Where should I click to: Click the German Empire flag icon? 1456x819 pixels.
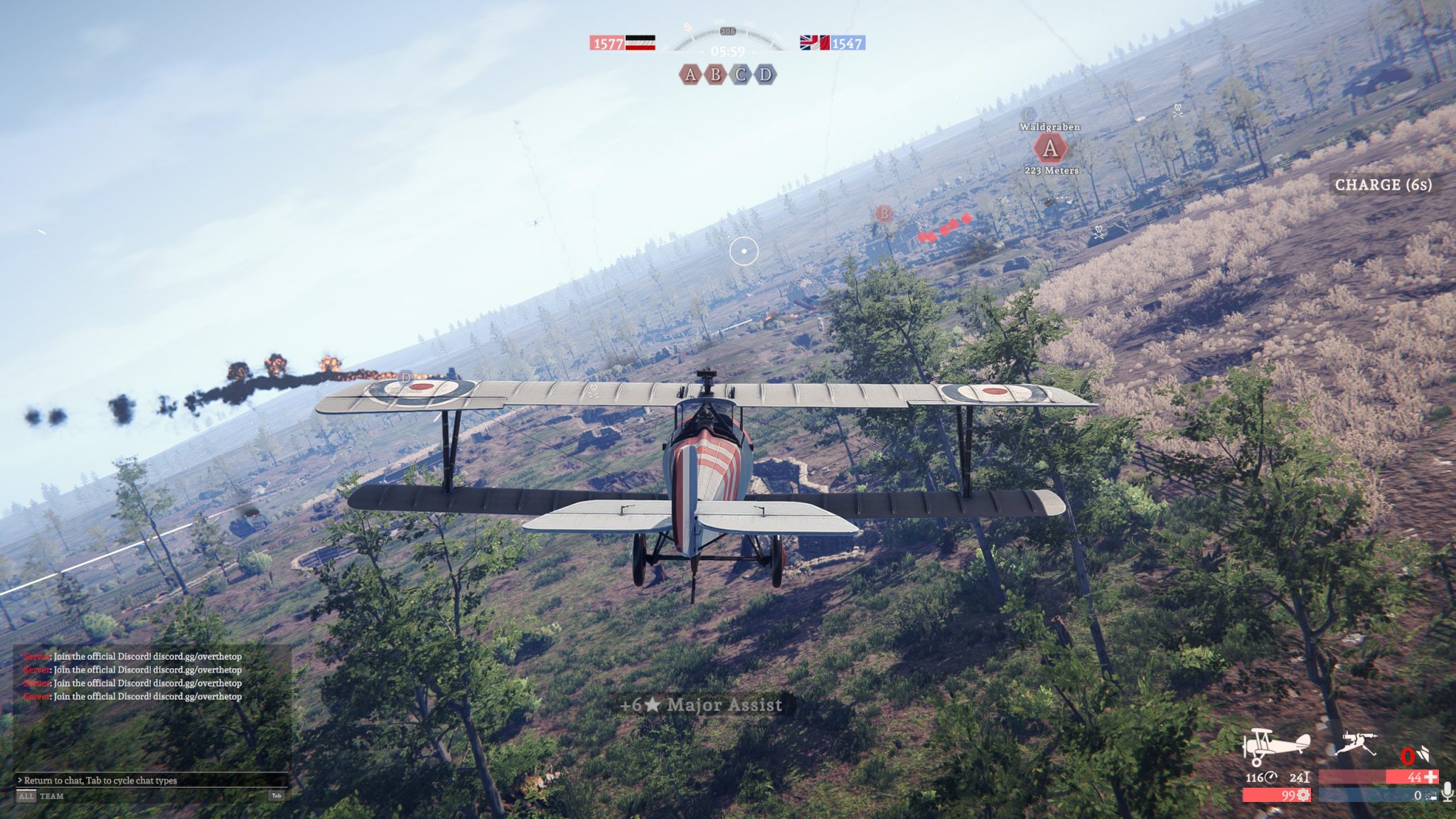point(640,43)
